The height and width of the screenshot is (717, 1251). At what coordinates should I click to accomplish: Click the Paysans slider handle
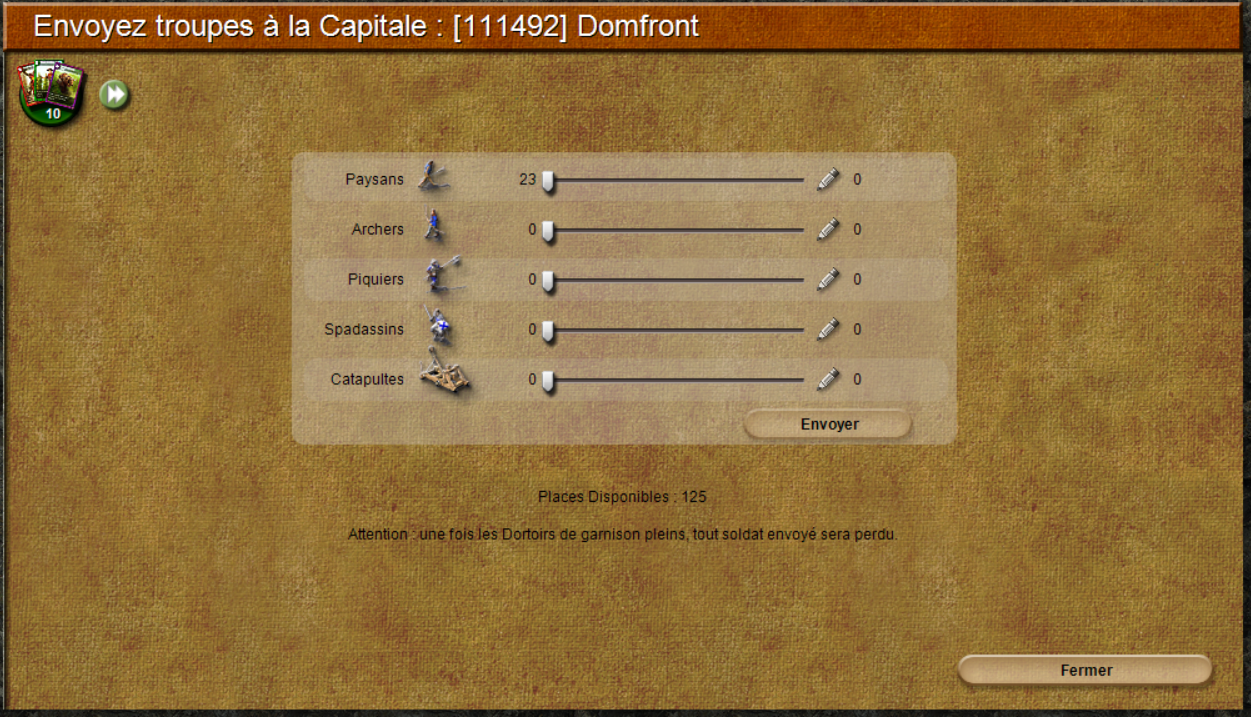pyautogui.click(x=548, y=181)
